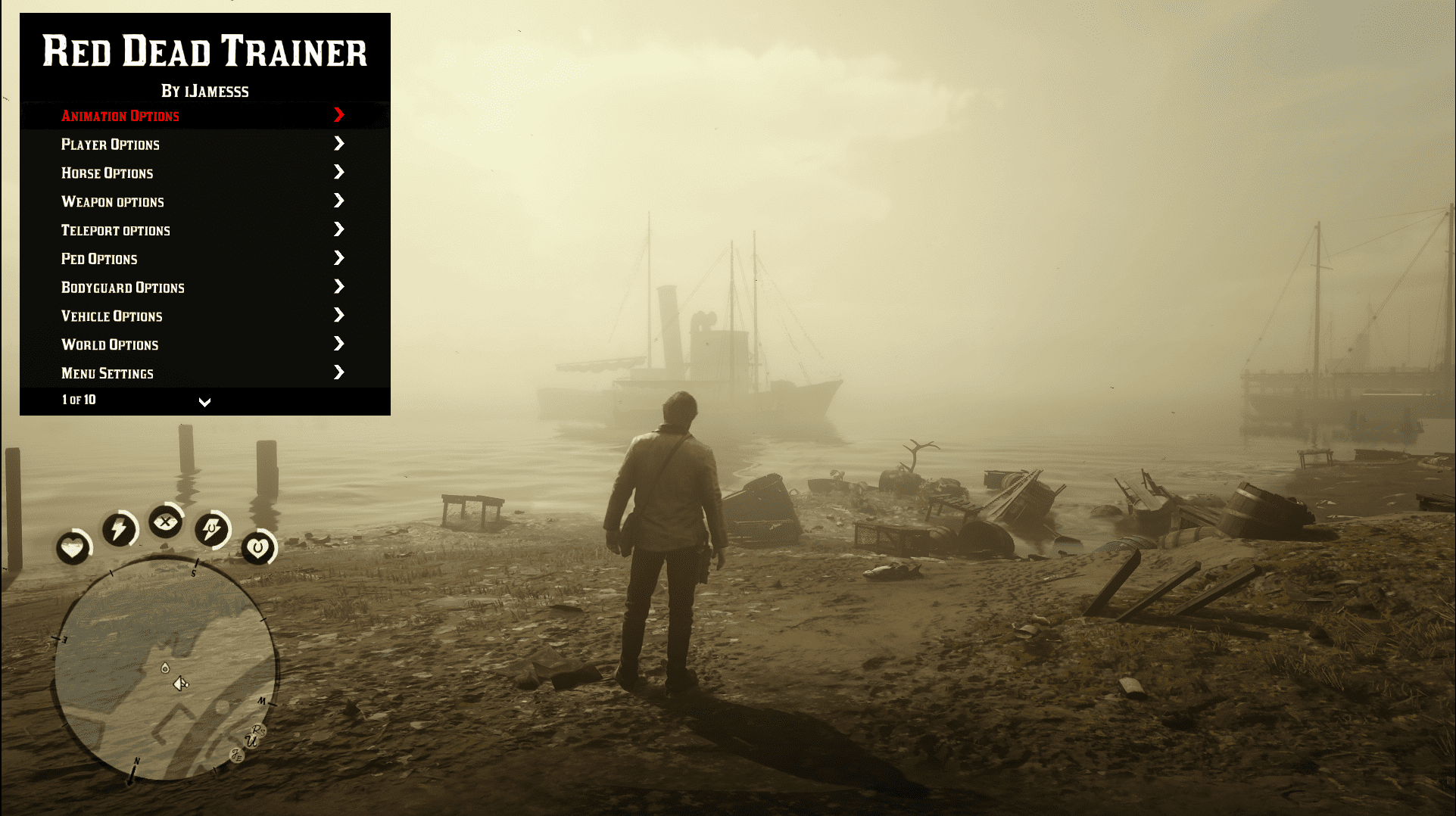This screenshot has height=816, width=1456.
Task: Select Bodyguard Options
Action: pos(123,287)
